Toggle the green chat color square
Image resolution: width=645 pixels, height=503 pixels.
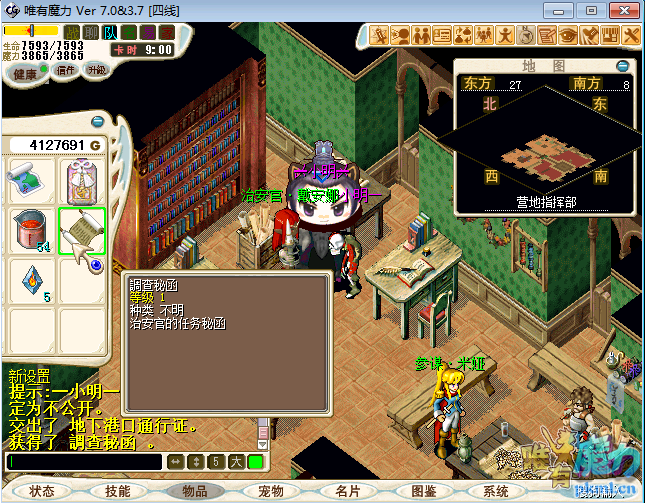(x=256, y=462)
